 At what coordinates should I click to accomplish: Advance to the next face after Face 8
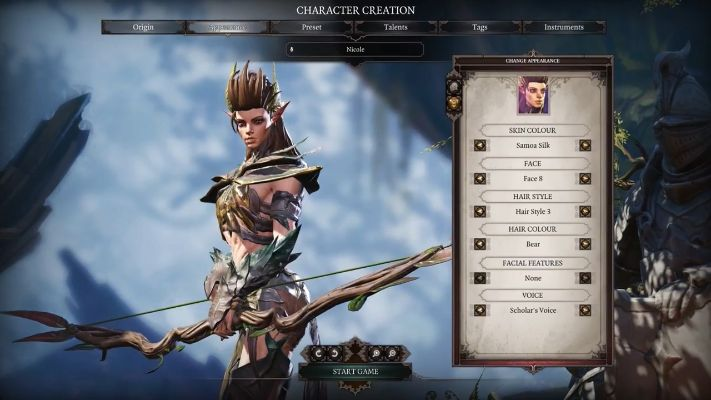pyautogui.click(x=585, y=178)
